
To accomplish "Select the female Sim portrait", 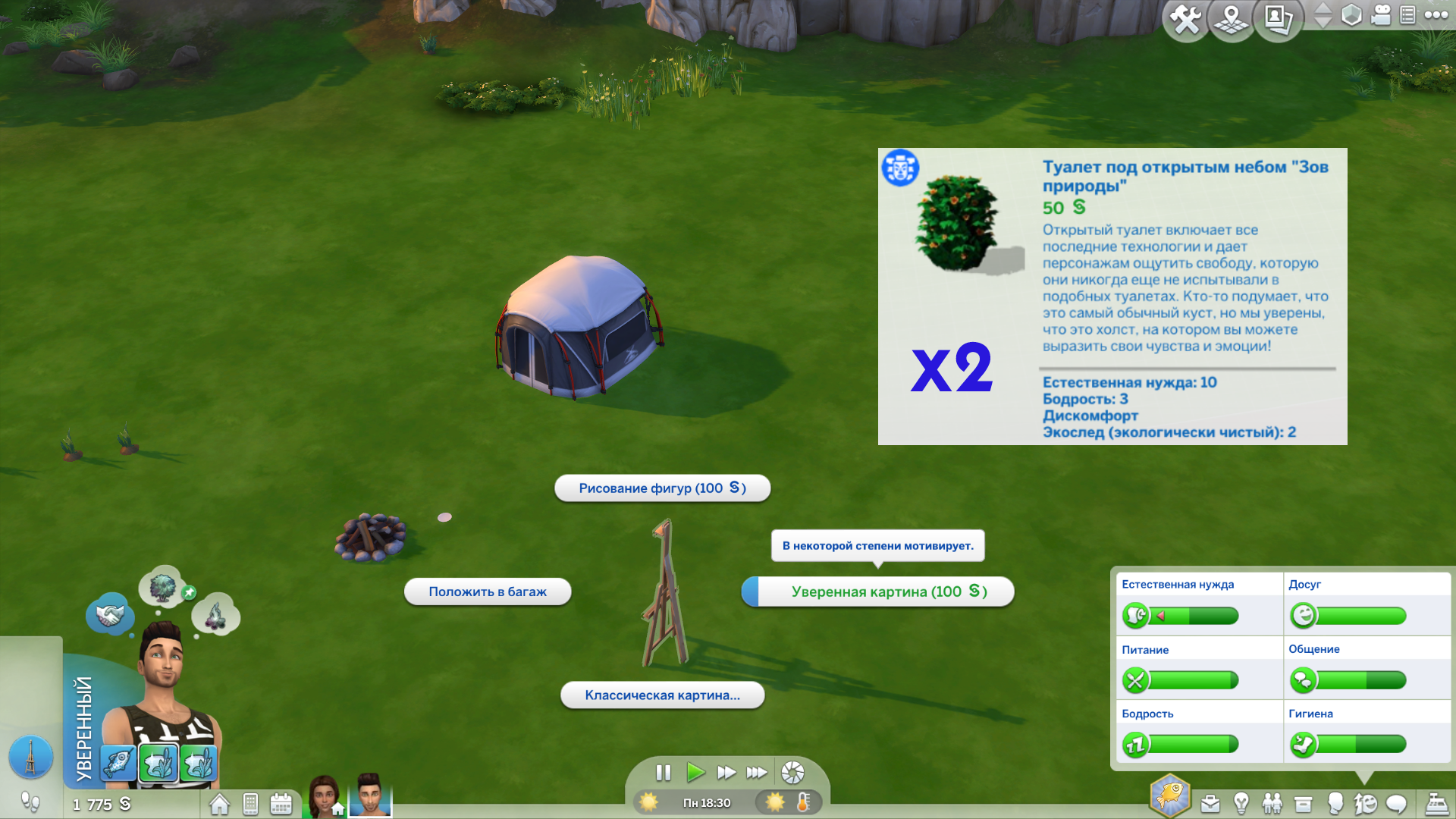I will coord(325,795).
